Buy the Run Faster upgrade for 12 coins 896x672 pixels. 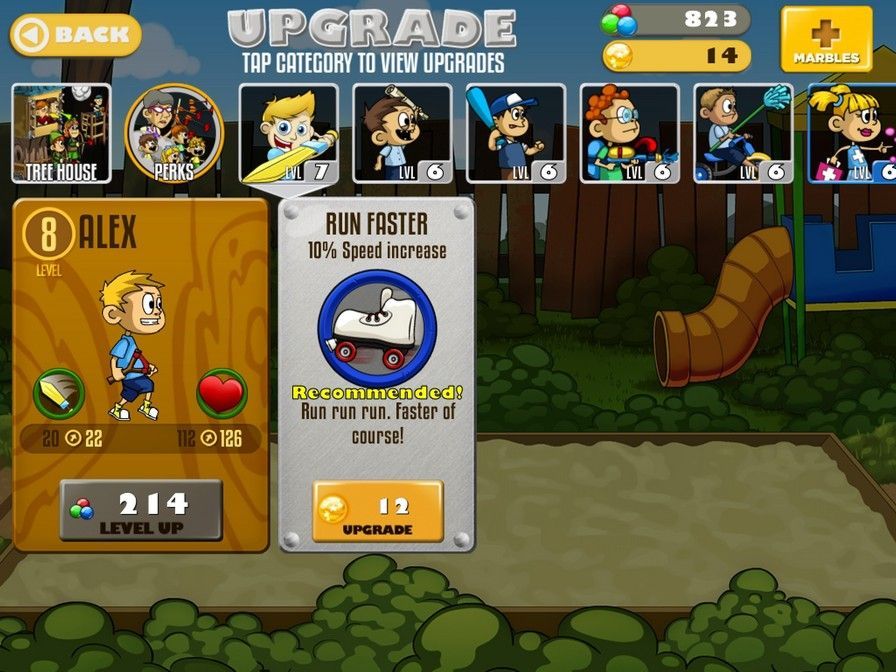tap(377, 512)
